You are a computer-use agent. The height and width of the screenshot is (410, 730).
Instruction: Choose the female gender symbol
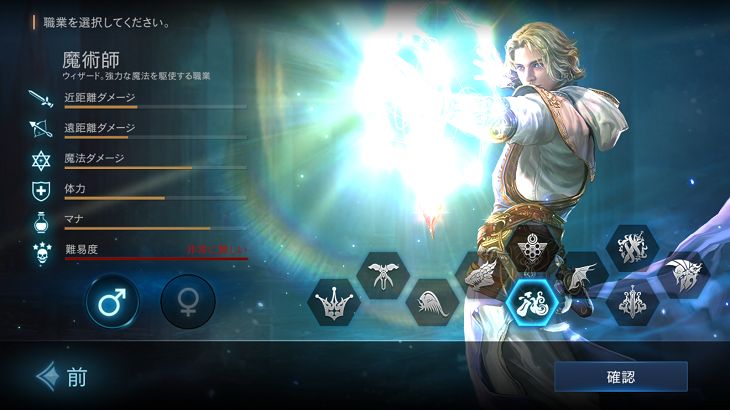pos(188,301)
